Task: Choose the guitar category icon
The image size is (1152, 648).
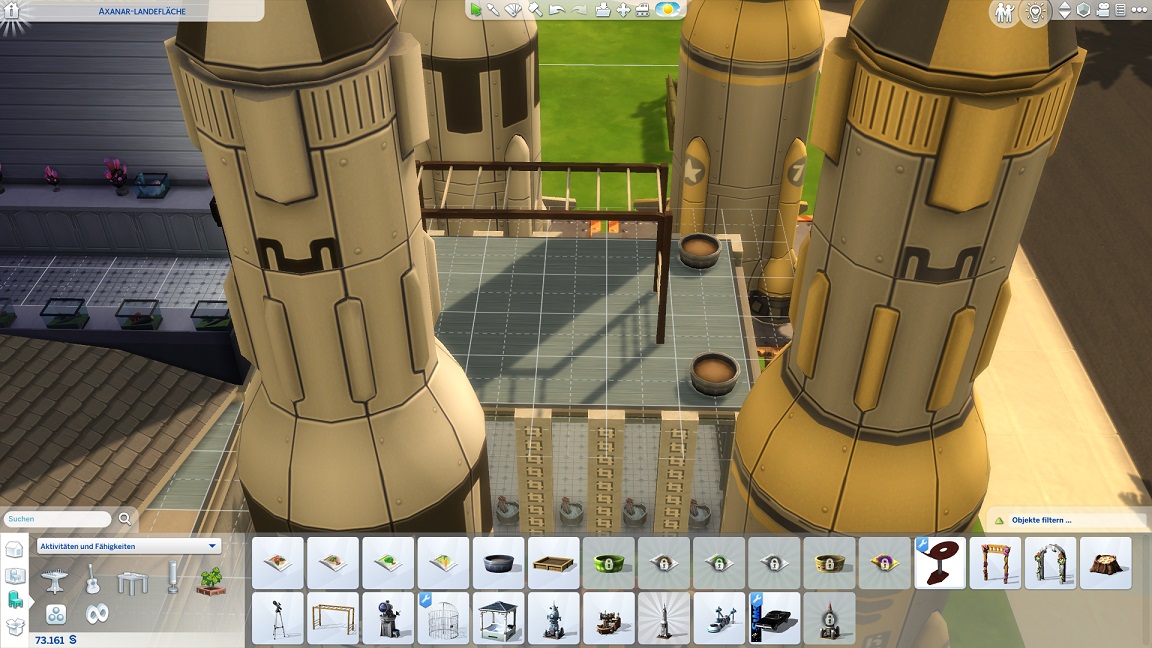Action: 92,578
